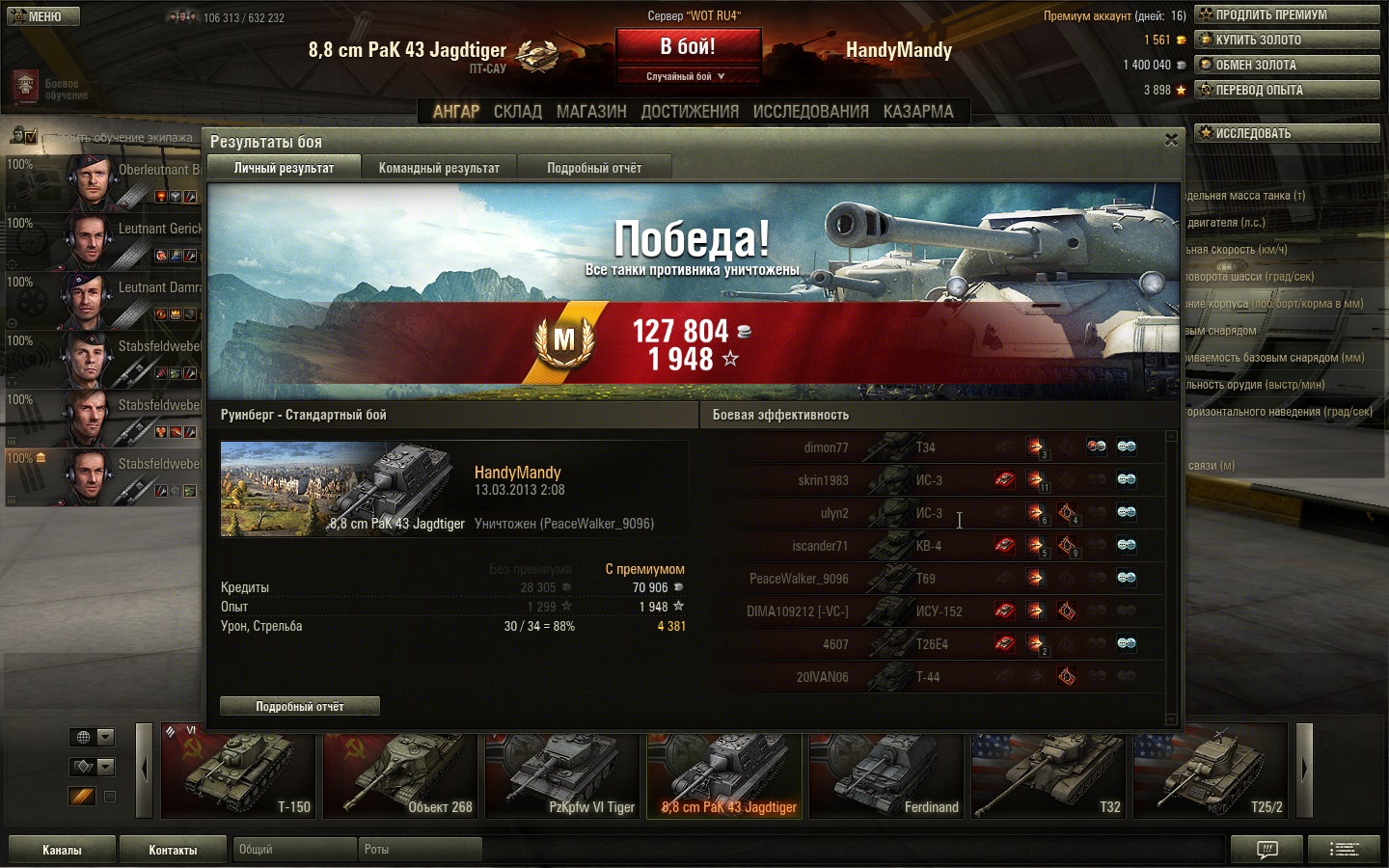Open ОБМЕН ЗОЛОТА exchange
This screenshot has width=1389, height=868.
click(1287, 65)
